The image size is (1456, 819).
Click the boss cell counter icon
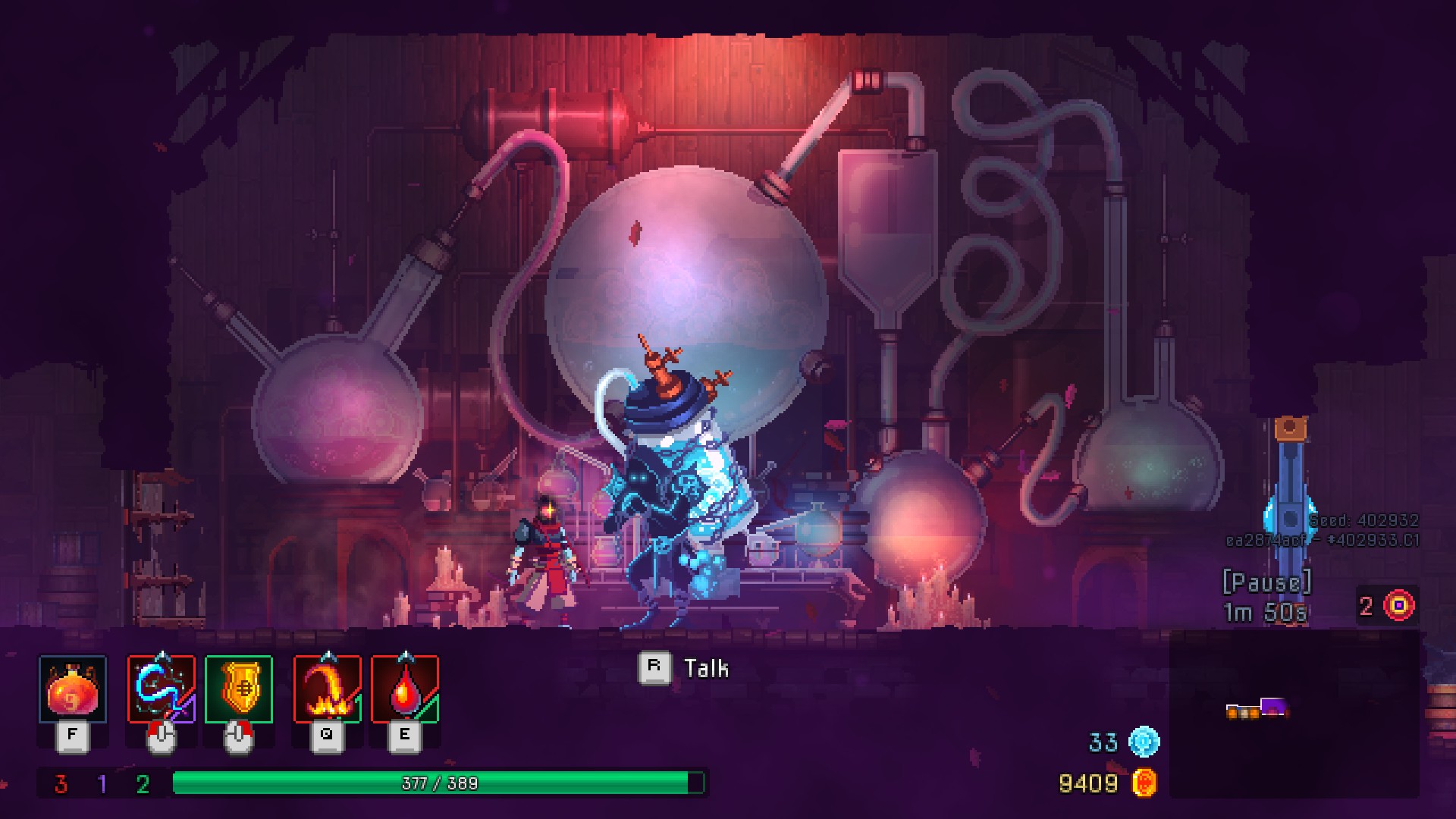pyautogui.click(x=1399, y=605)
